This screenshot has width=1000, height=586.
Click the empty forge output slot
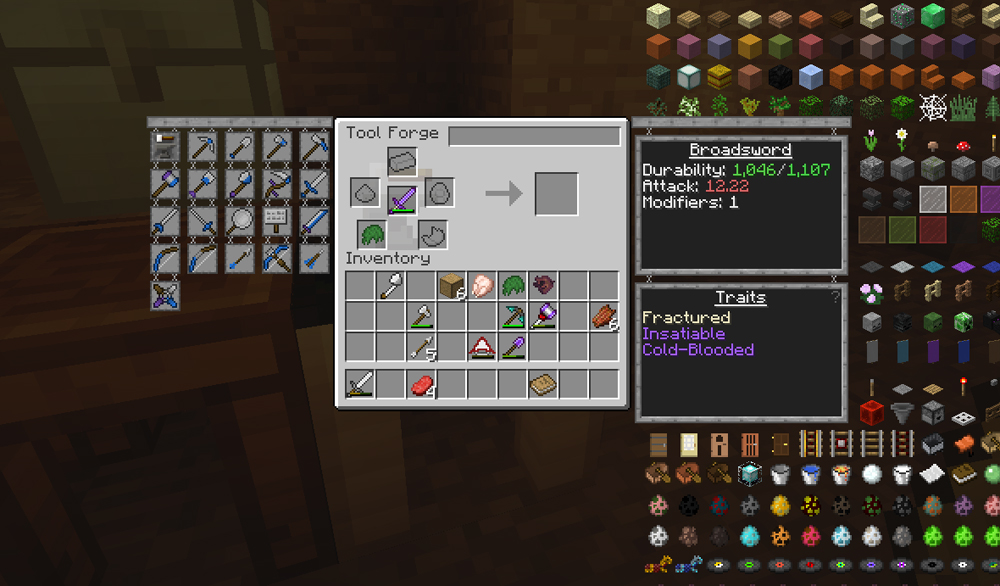(x=556, y=194)
